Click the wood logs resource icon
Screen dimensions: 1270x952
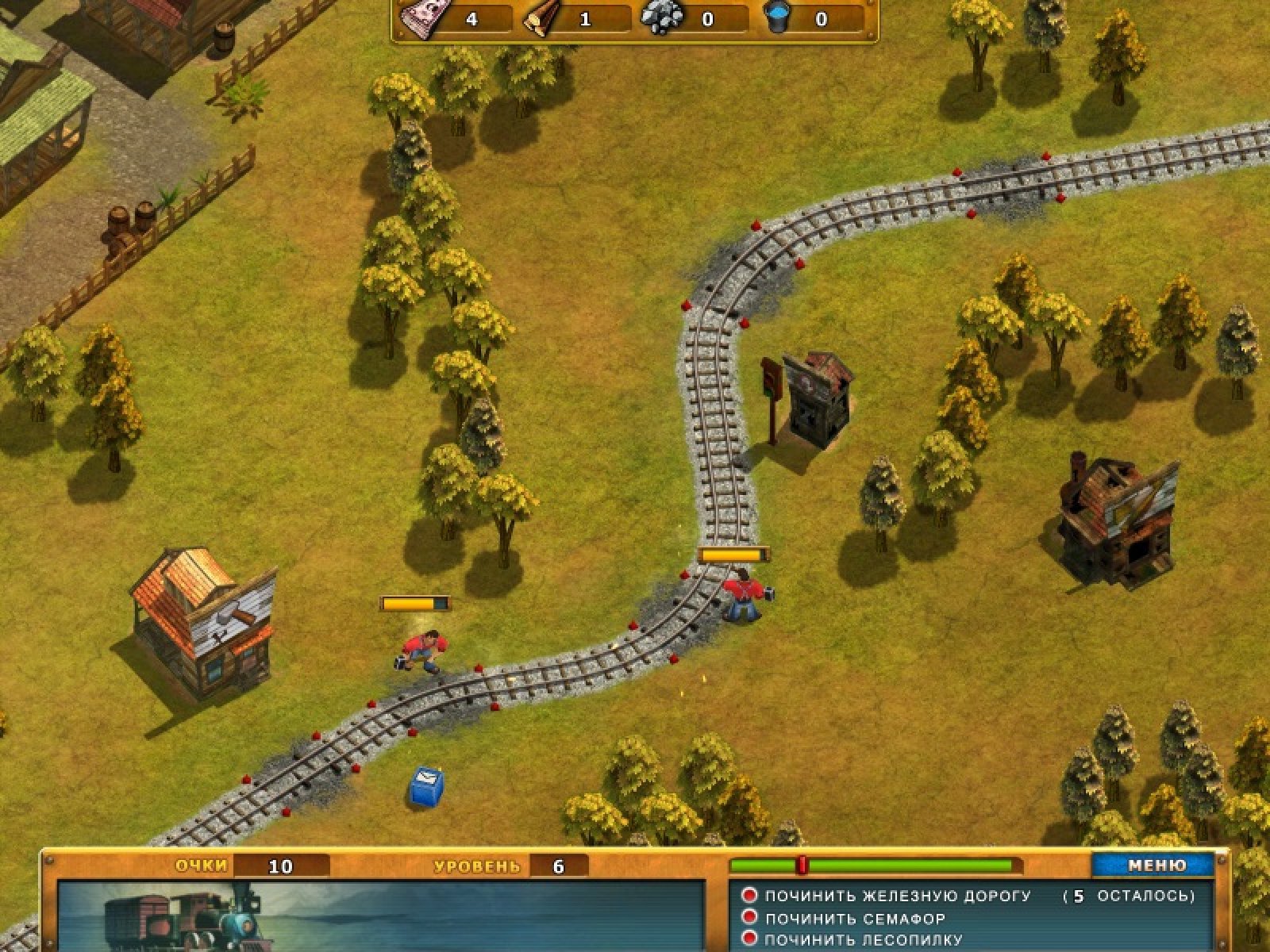coord(540,19)
